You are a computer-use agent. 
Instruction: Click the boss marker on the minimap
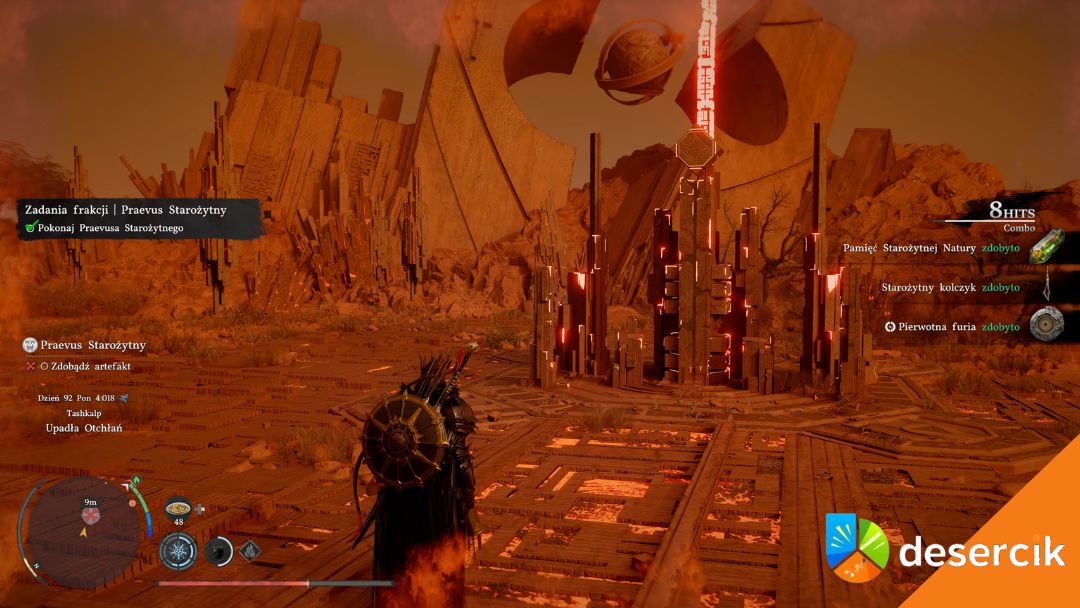pyautogui.click(x=88, y=516)
